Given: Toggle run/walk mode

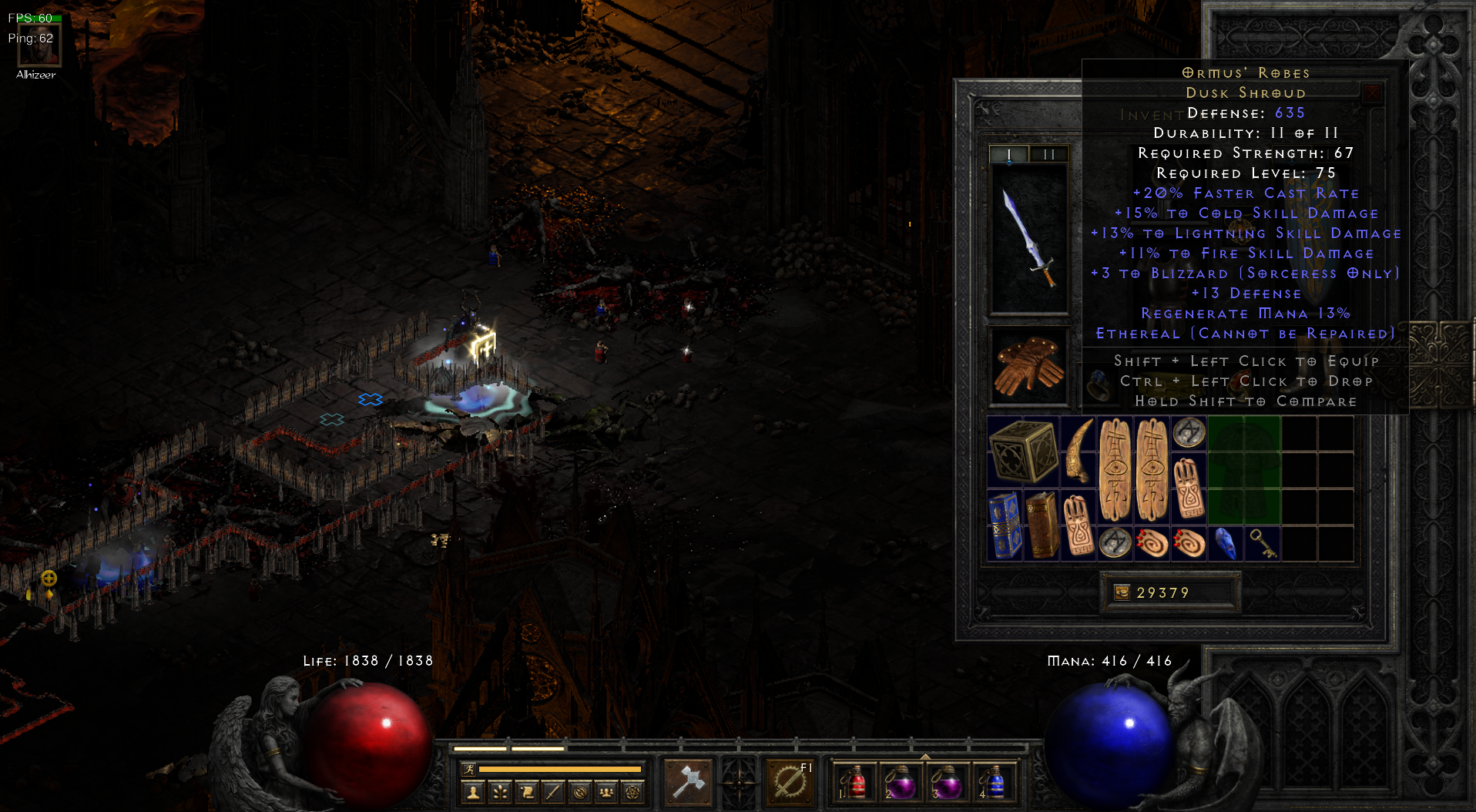Looking at the screenshot, I should pyautogui.click(x=471, y=769).
